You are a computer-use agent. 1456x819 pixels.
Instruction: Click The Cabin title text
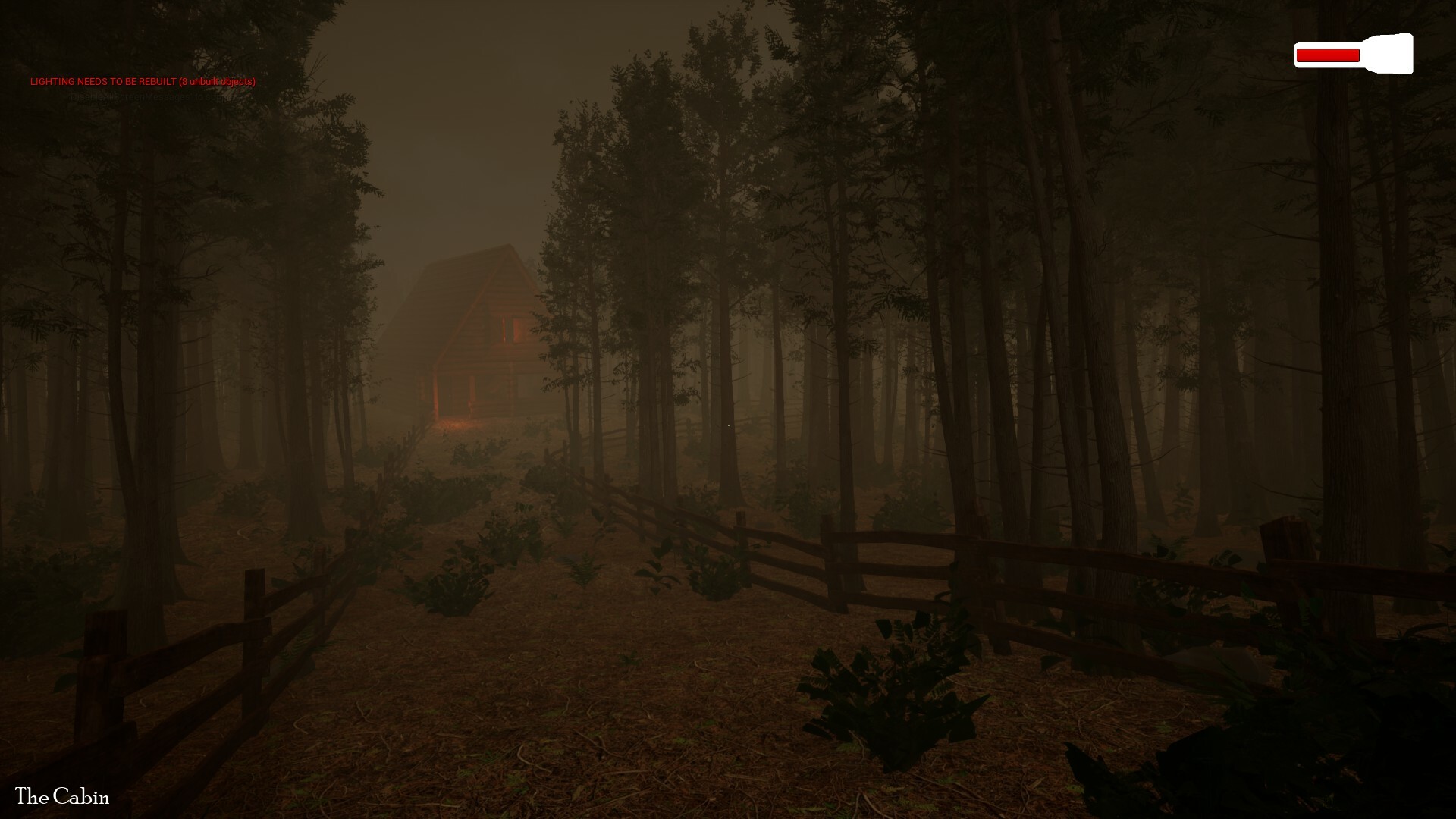click(x=63, y=797)
